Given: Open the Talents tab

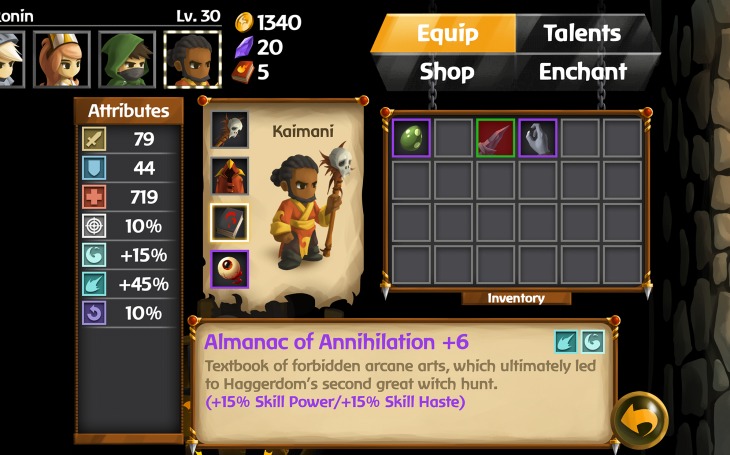Looking at the screenshot, I should [x=583, y=33].
